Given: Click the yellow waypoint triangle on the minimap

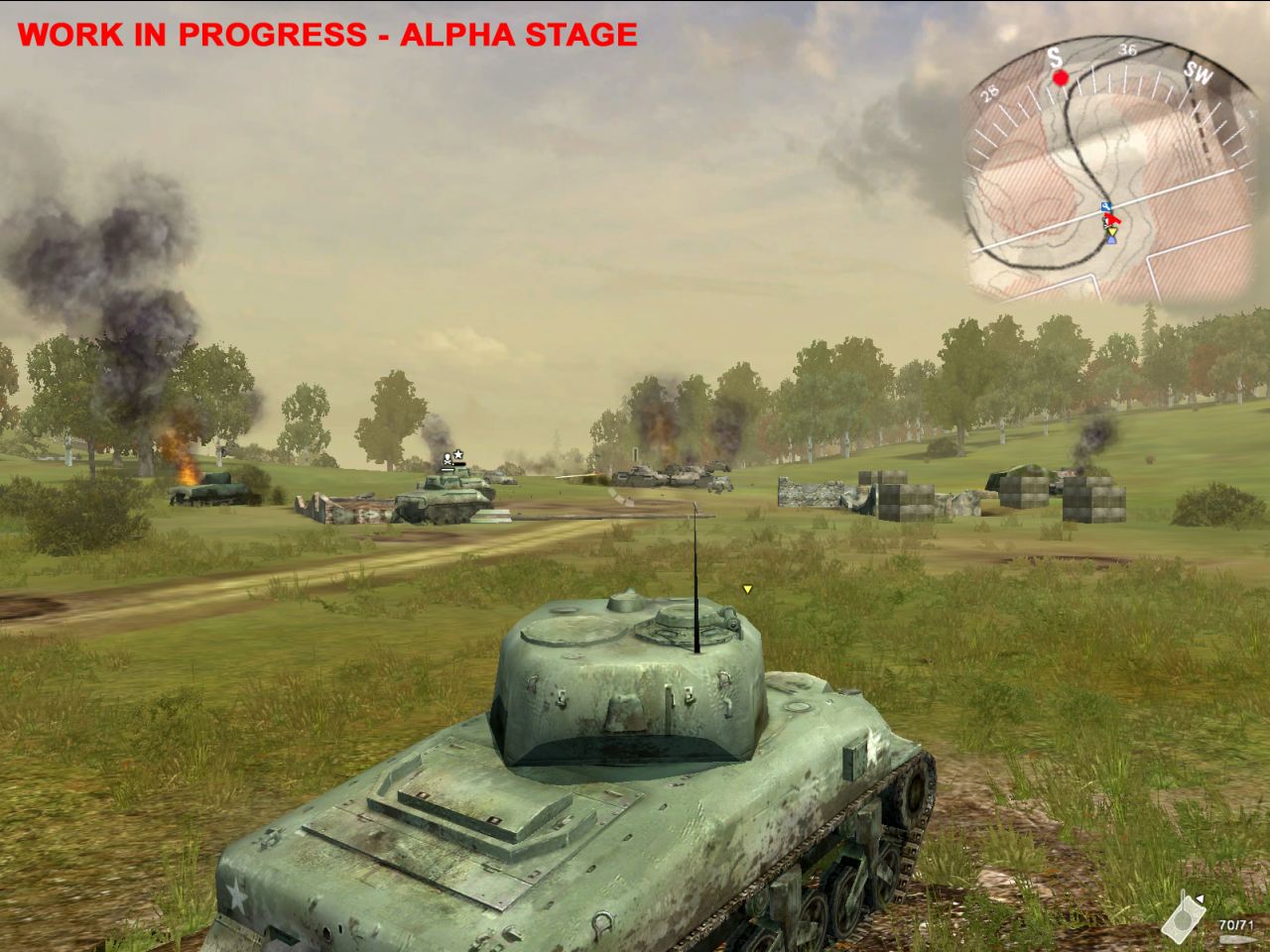Looking at the screenshot, I should pyautogui.click(x=1111, y=230).
